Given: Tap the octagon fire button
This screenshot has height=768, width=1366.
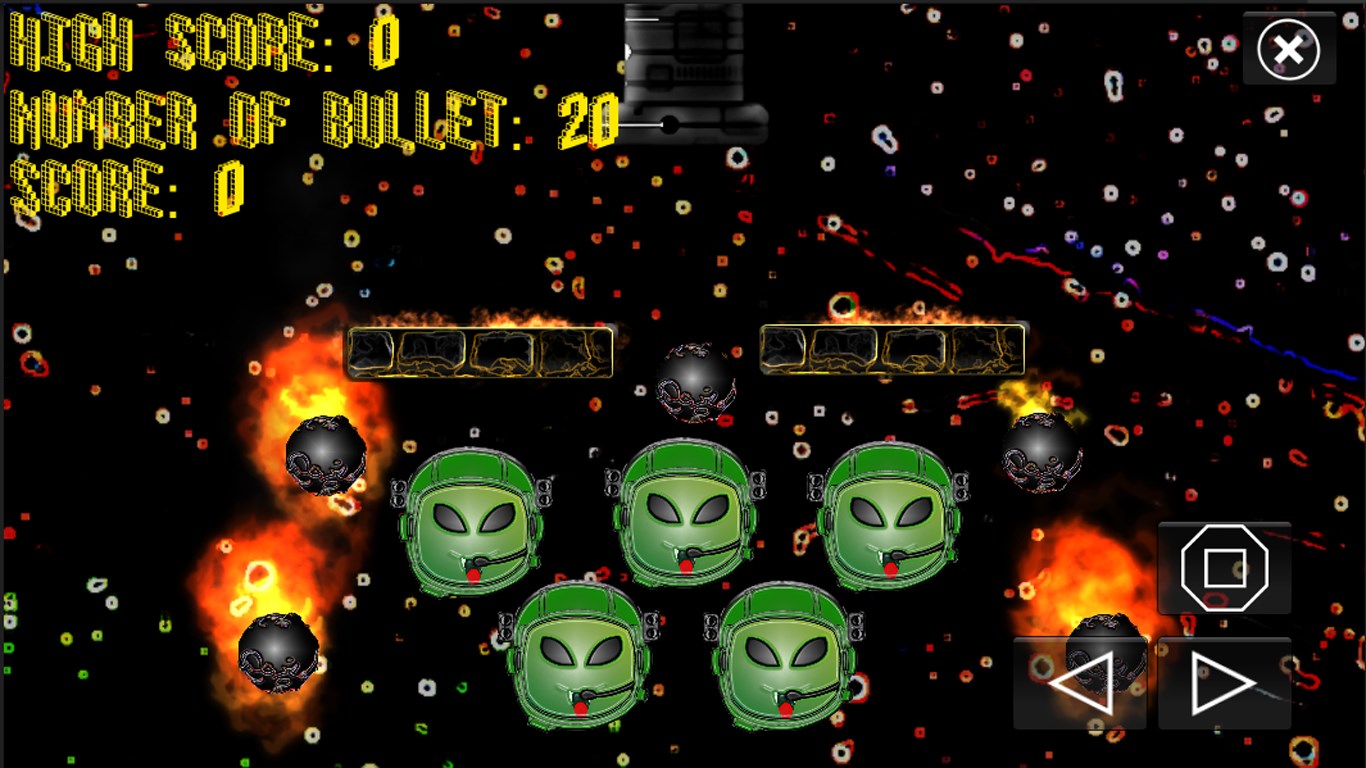Looking at the screenshot, I should coord(1224,568).
